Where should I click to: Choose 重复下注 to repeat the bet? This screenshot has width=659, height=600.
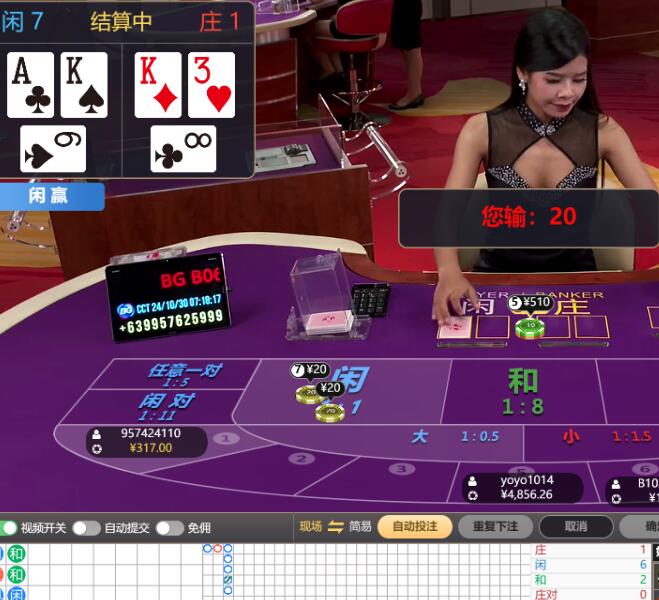coord(495,526)
